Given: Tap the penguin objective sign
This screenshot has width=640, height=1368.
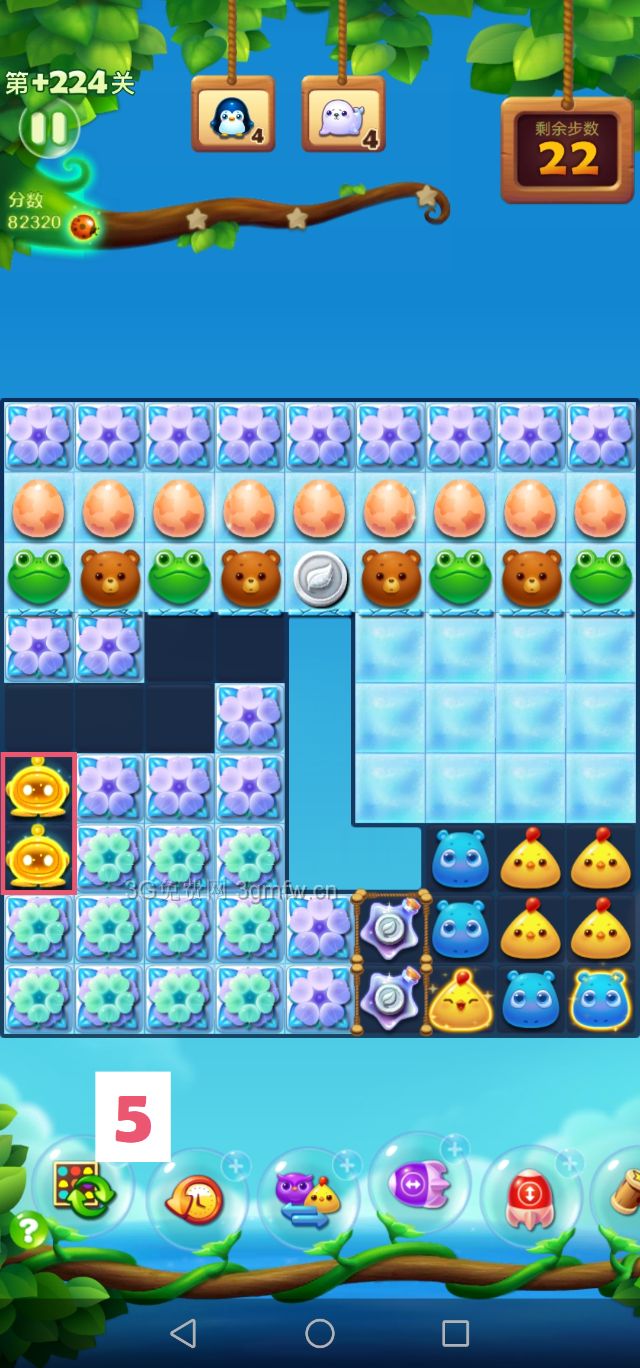Looking at the screenshot, I should [x=232, y=117].
